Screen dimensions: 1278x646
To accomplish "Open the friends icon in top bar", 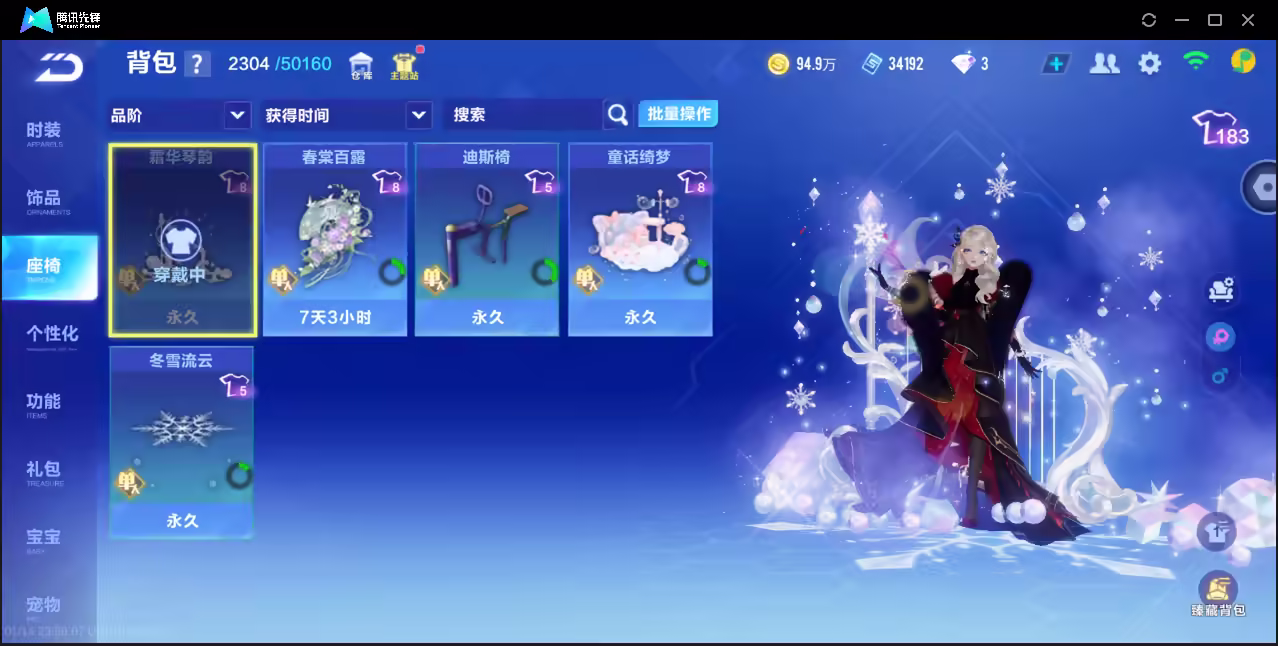I will [x=1104, y=64].
